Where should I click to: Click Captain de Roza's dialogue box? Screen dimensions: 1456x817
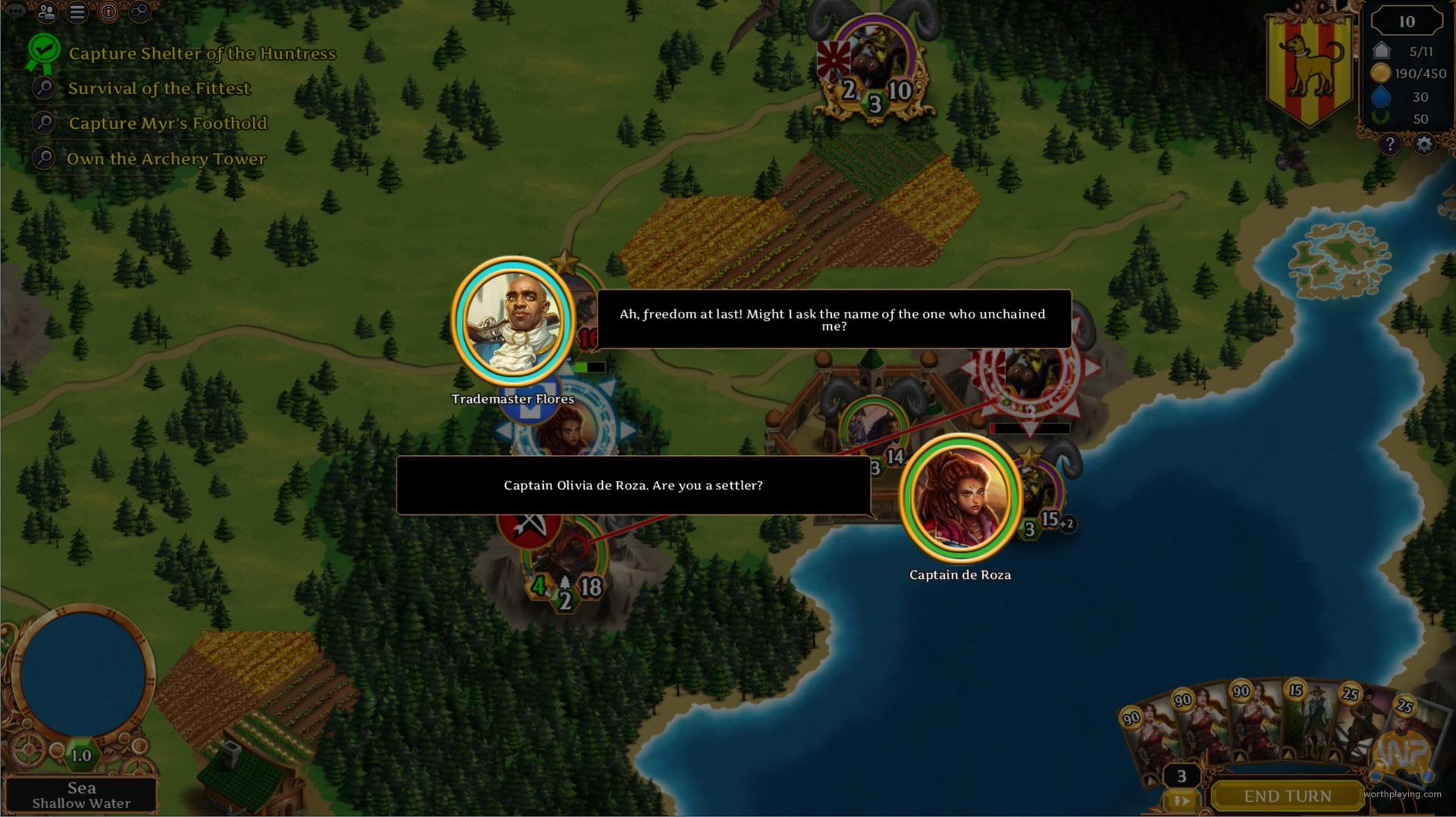[x=633, y=485]
